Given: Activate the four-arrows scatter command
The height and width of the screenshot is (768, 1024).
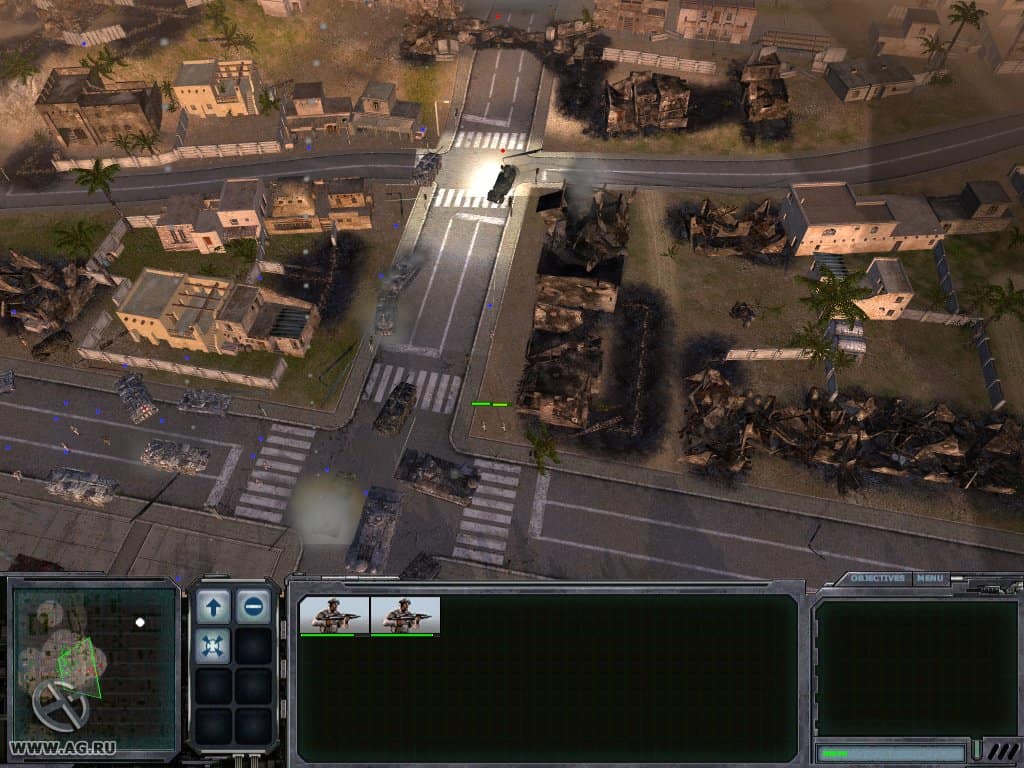Looking at the screenshot, I should 213,646.
